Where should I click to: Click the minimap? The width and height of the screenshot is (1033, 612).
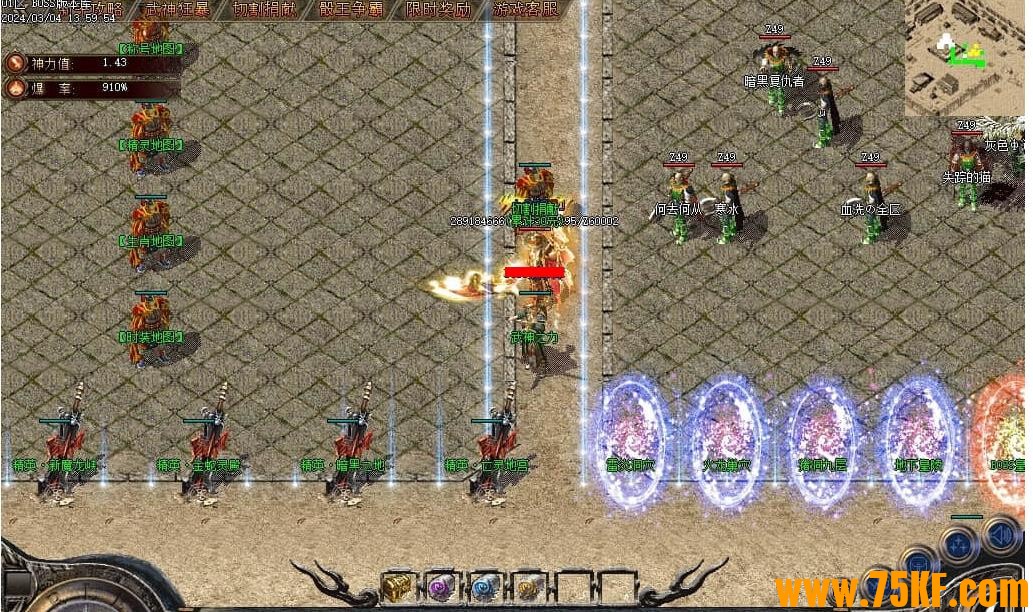click(x=966, y=57)
